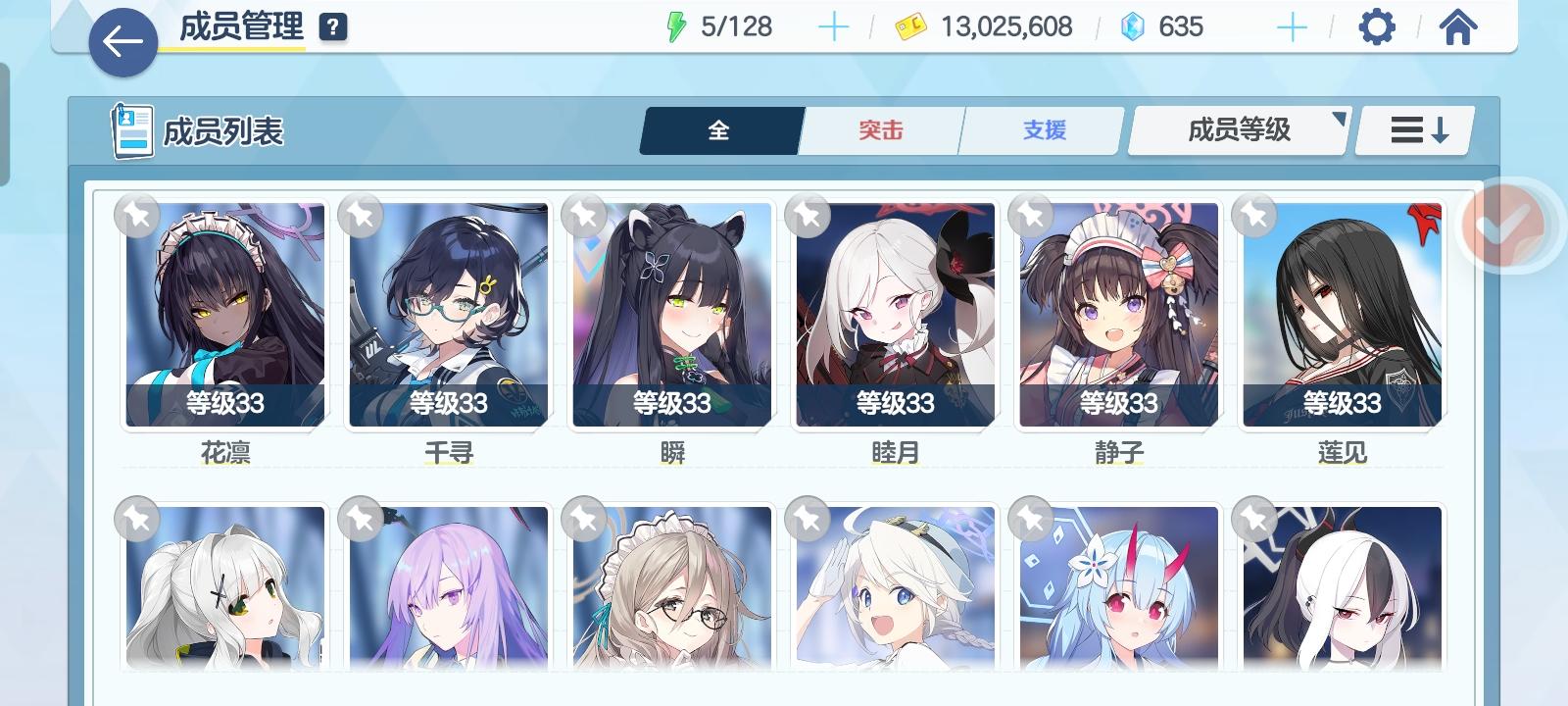1568x706 pixels.
Task: Switch to the 支援 tab
Action: pos(1041,128)
